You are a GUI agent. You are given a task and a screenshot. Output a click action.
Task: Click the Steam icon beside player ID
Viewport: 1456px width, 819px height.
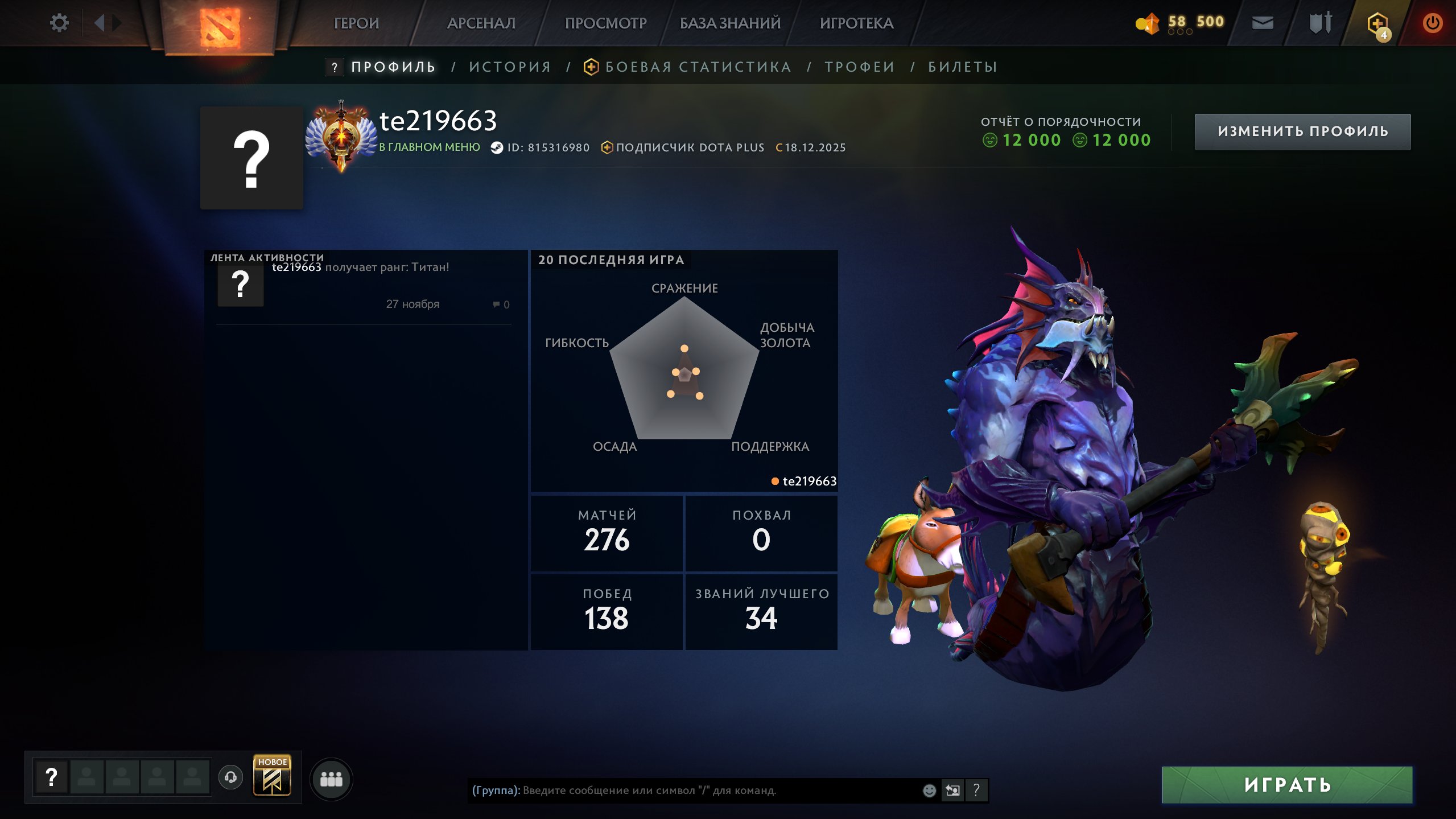click(x=496, y=147)
